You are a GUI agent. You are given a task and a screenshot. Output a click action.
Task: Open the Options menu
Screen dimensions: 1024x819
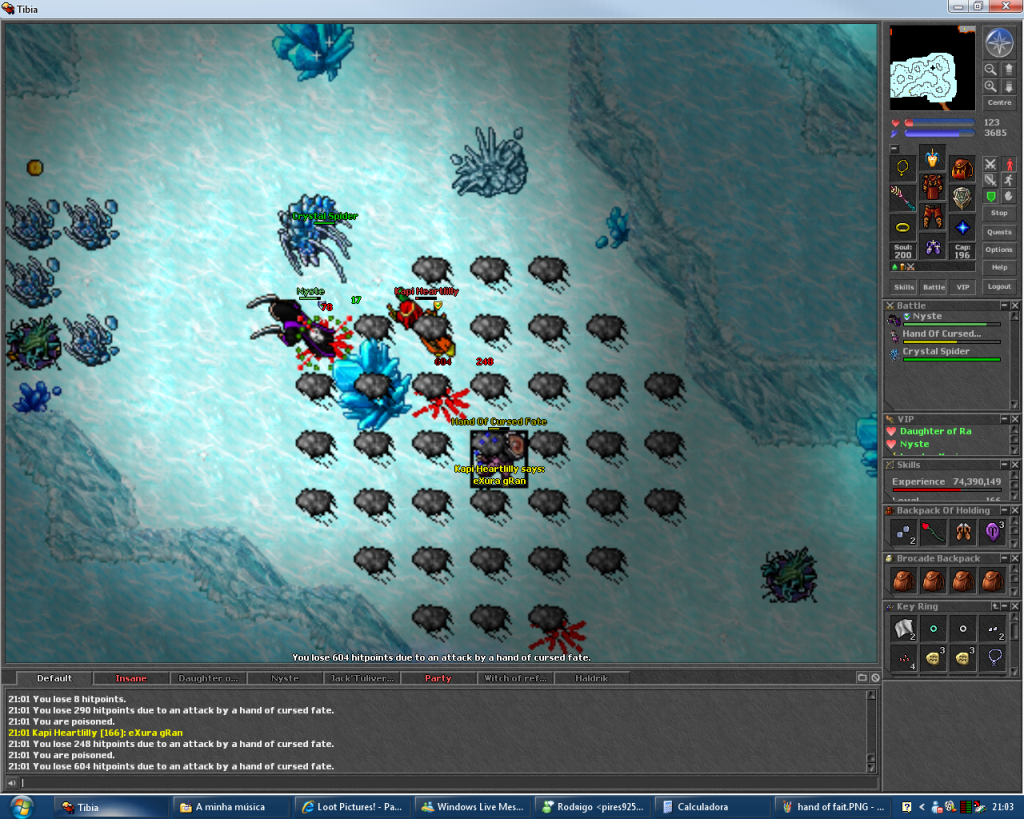click(x=998, y=250)
